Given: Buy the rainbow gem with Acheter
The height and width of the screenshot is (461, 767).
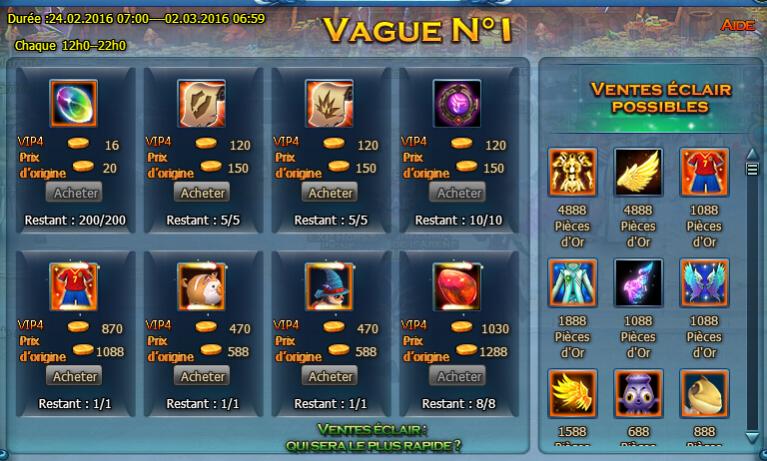Looking at the screenshot, I should (75, 192).
